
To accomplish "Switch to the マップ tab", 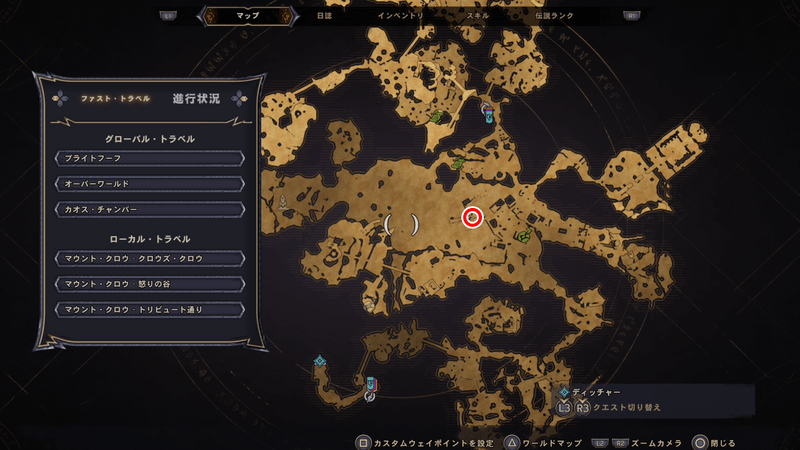I will pos(245,16).
